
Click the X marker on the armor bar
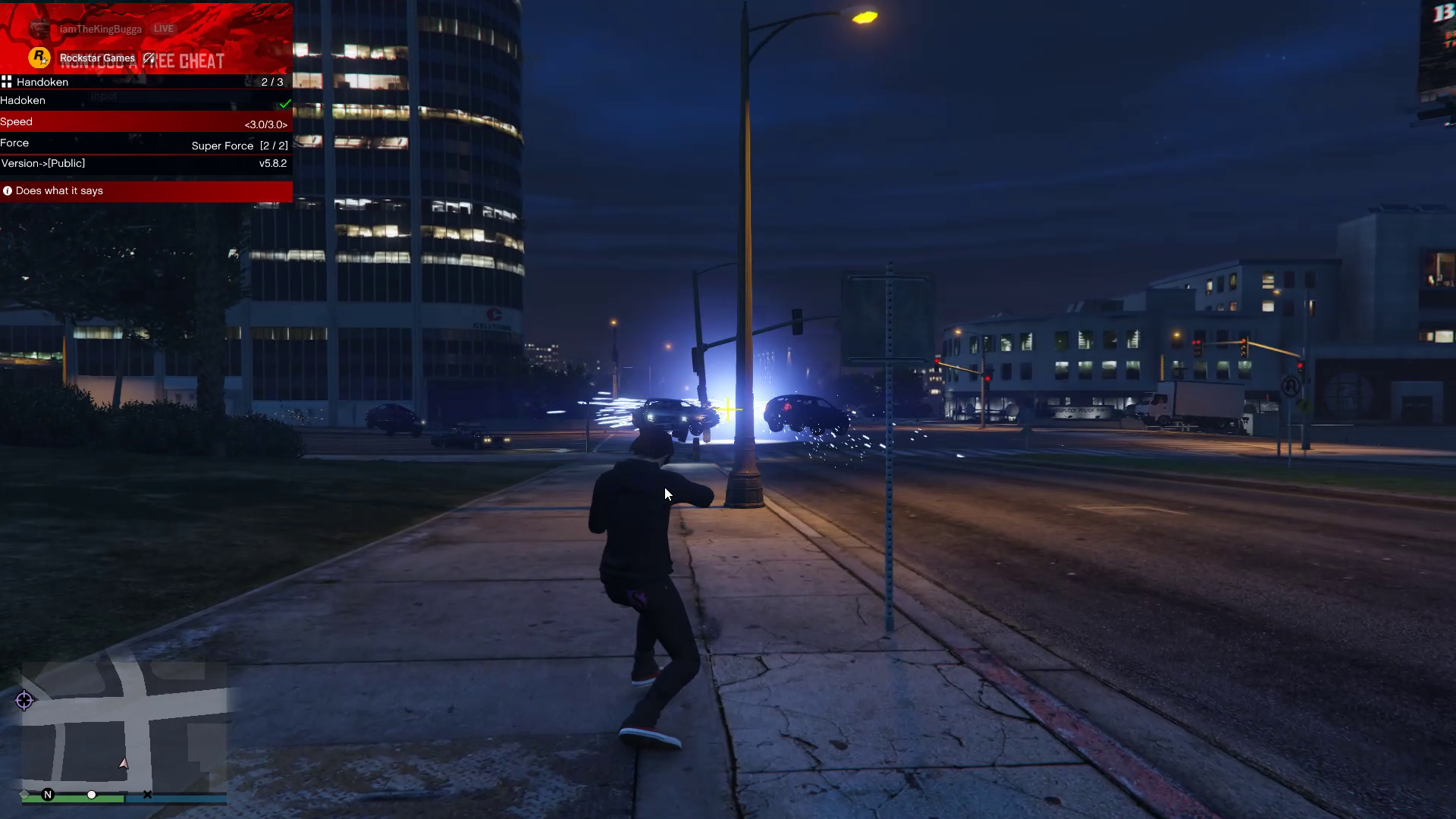(148, 794)
